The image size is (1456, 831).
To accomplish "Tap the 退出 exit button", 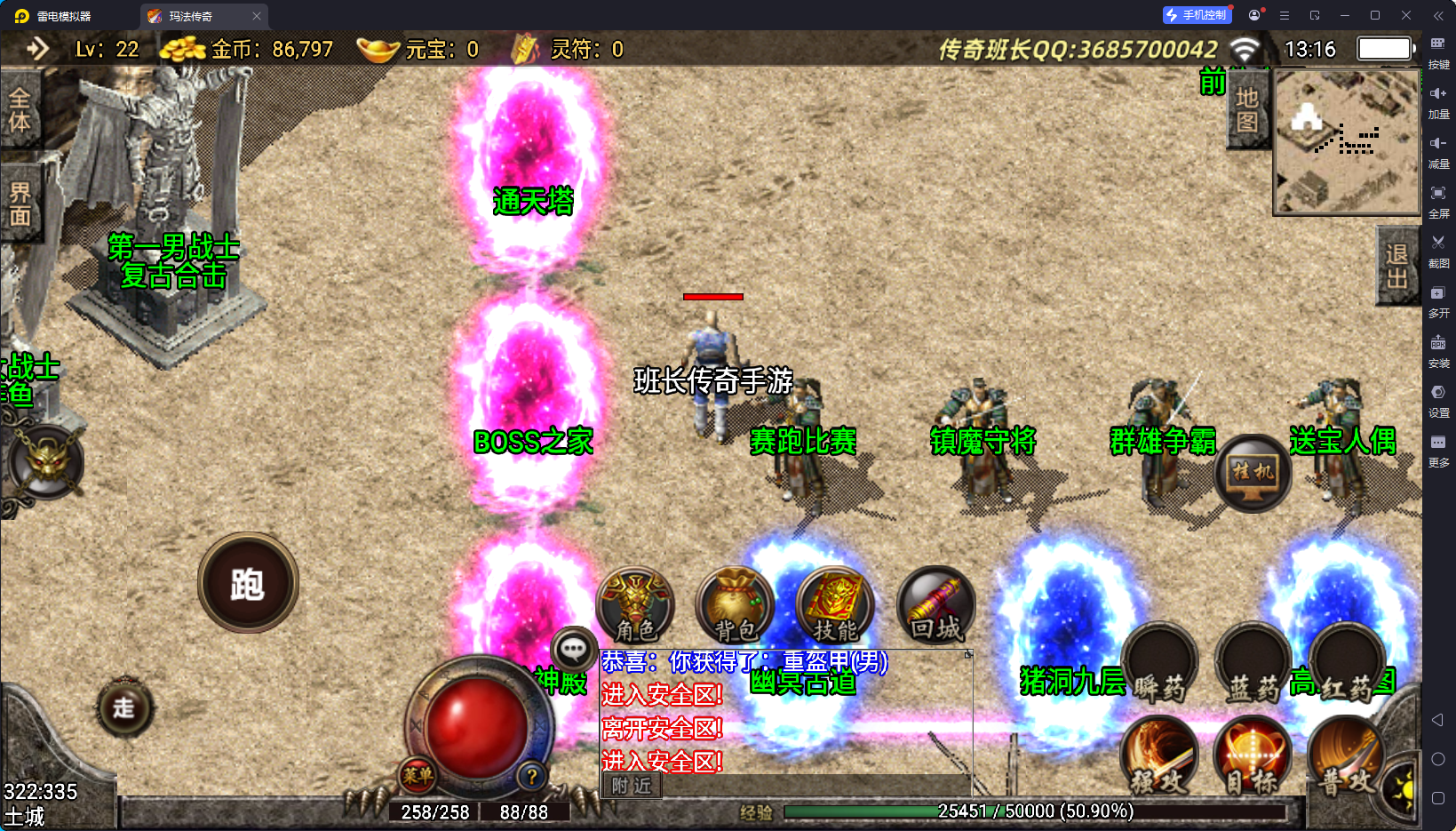I will tap(1396, 266).
